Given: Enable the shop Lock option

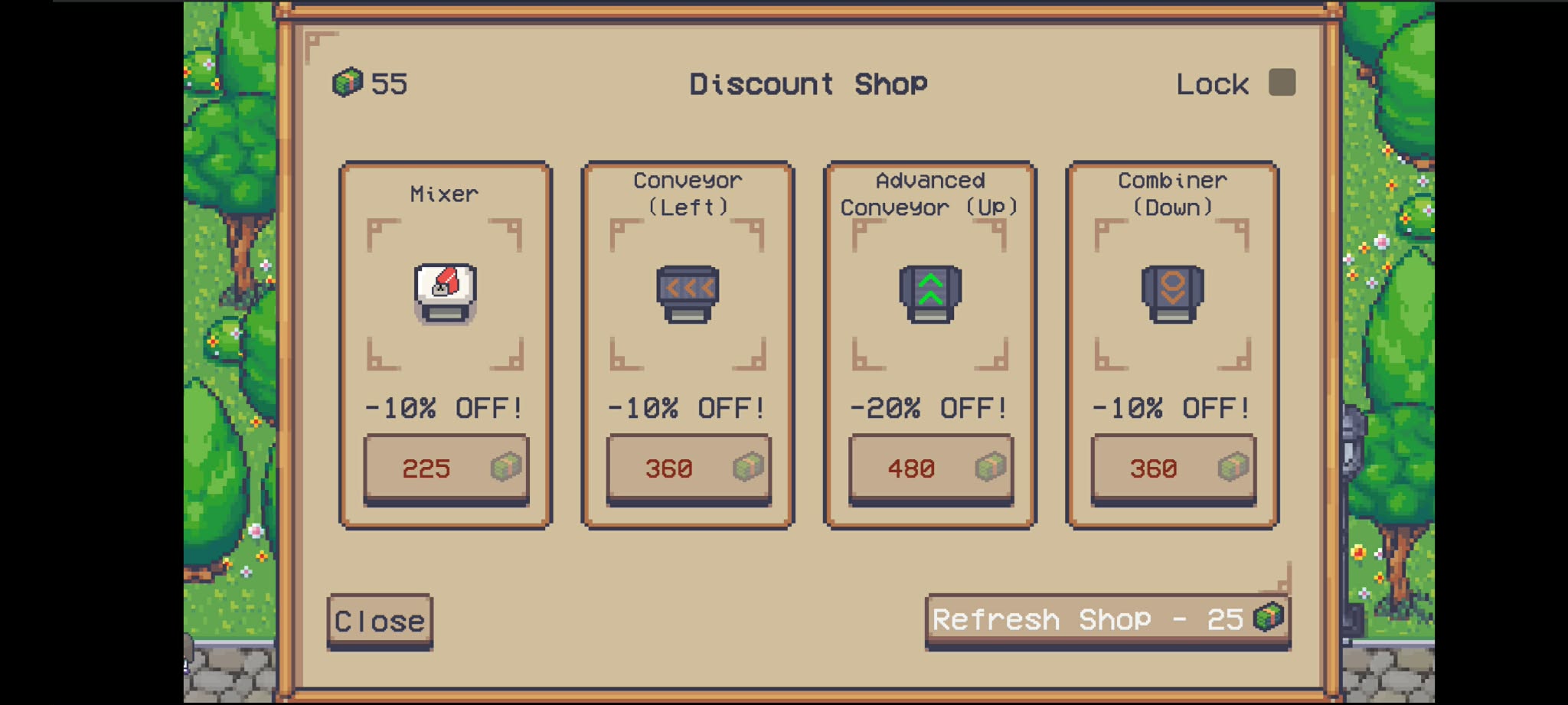Looking at the screenshot, I should click(x=1282, y=81).
